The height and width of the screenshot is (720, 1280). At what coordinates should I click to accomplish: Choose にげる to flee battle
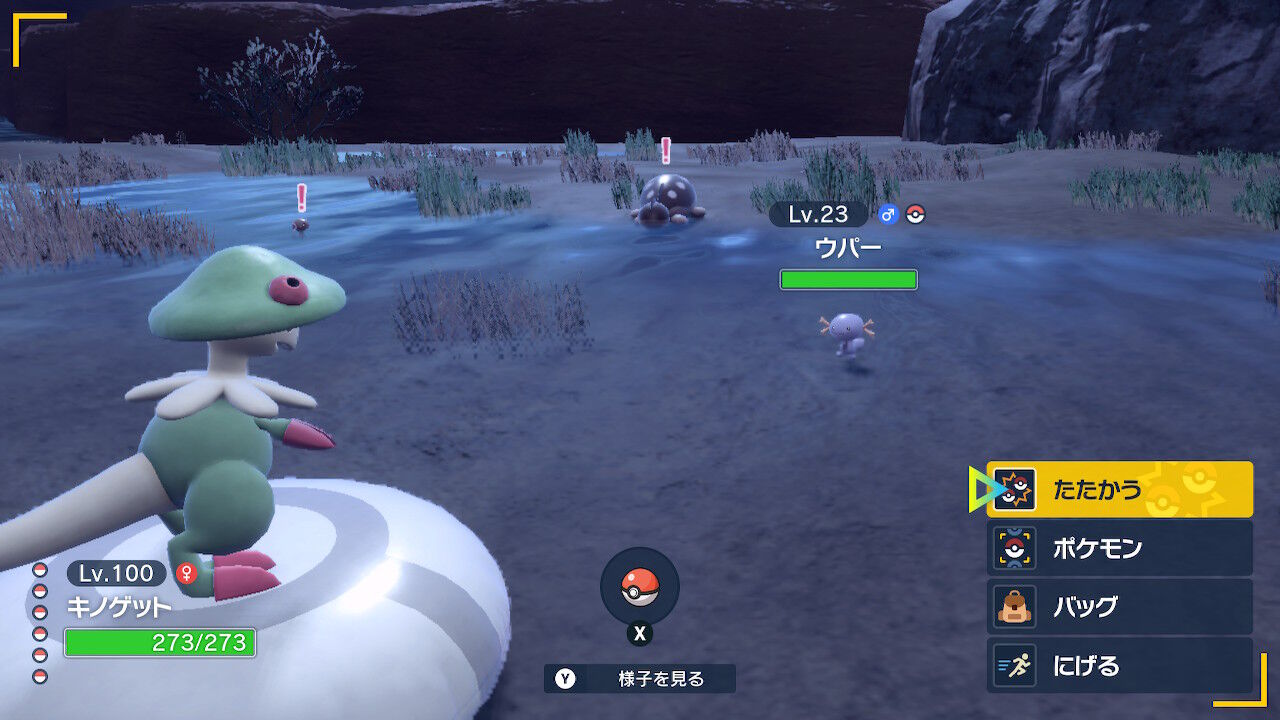tap(1119, 665)
